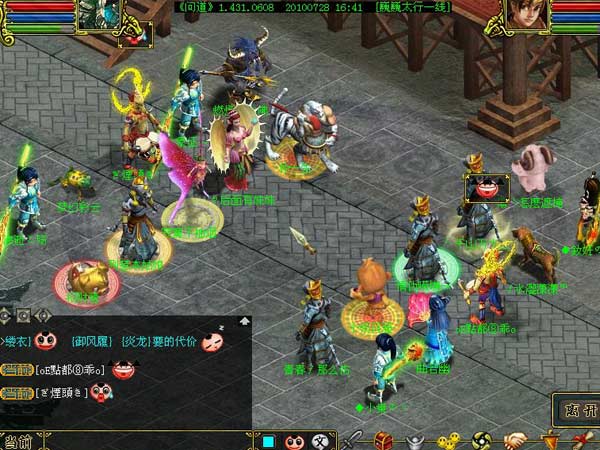Open the treasure chest bag icon
Viewport: 600px width, 450px height.
[385, 440]
